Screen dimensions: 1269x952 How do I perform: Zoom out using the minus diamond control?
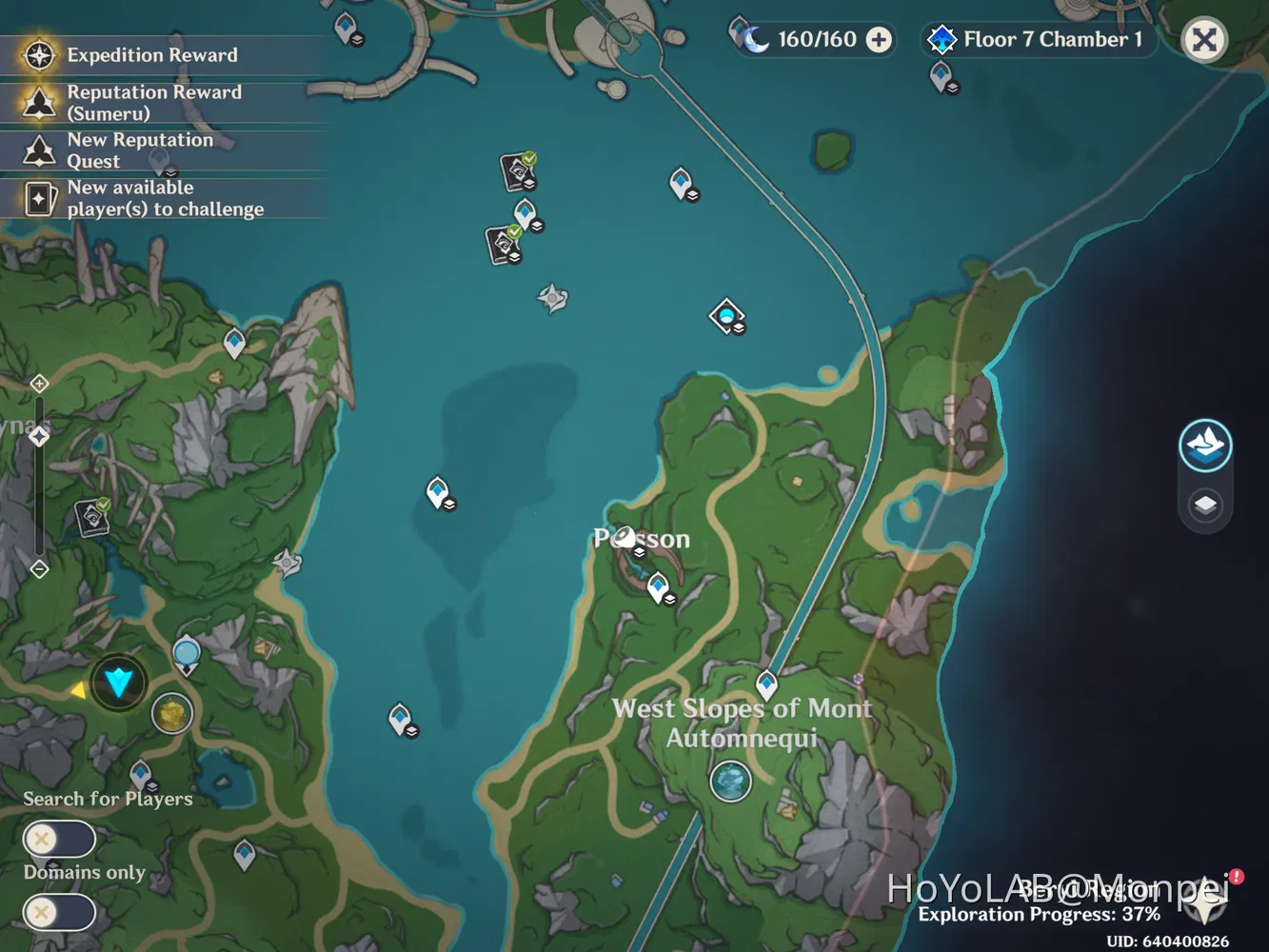click(x=38, y=569)
